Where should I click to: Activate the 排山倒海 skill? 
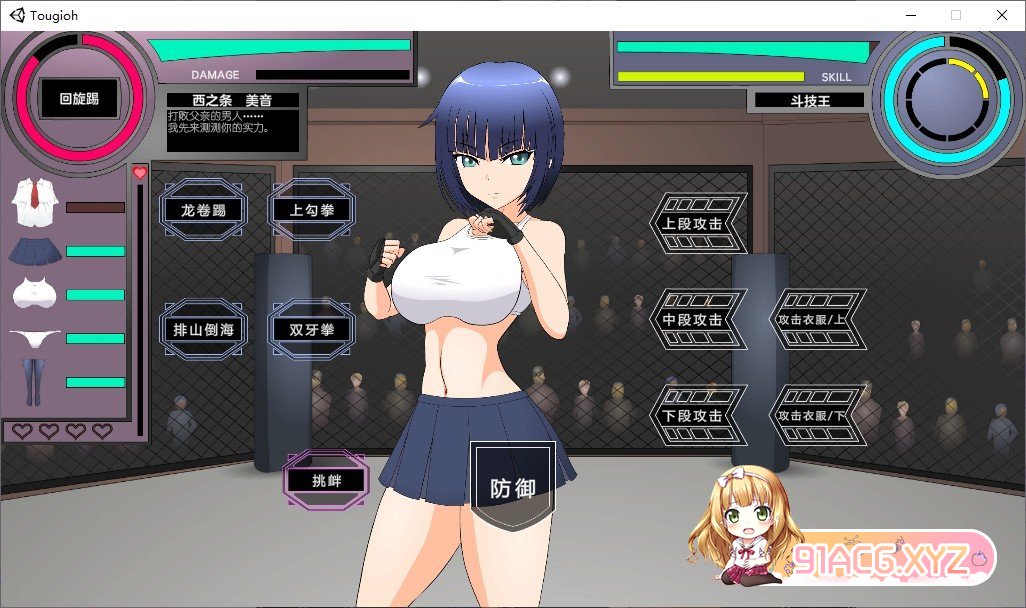(x=203, y=327)
